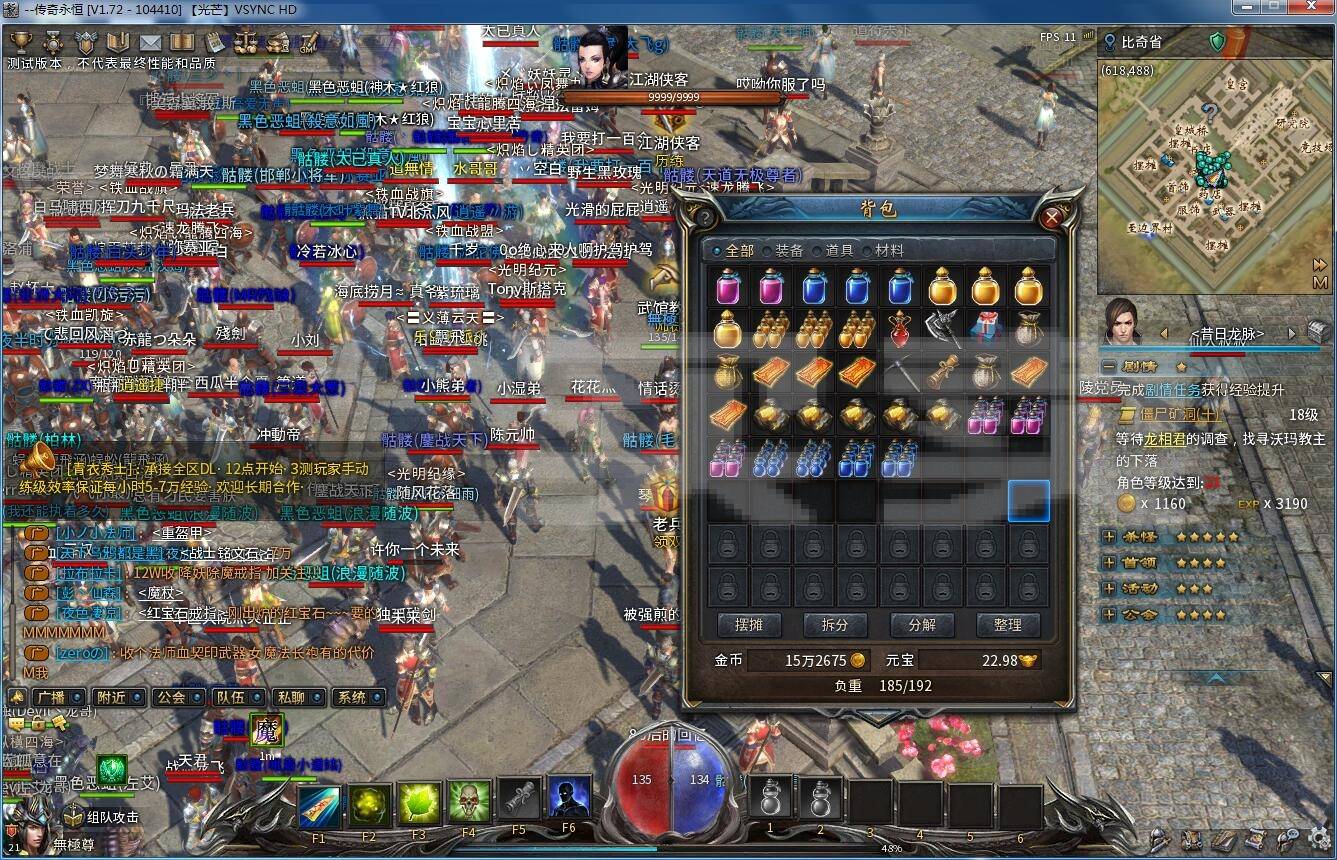The image size is (1337, 860).
Task: Open the trophy achievements icon
Action: (21, 42)
